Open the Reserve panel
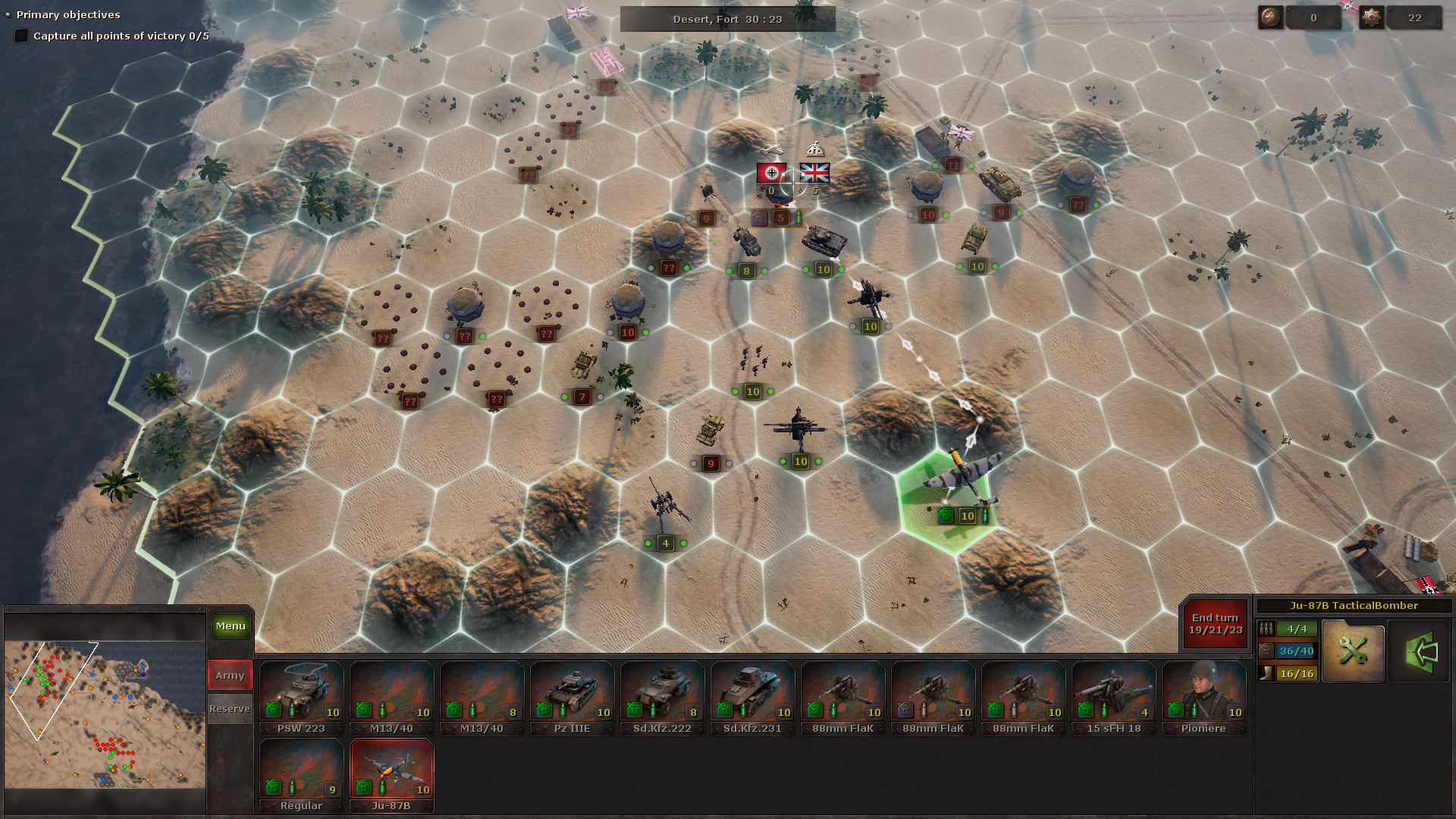Screen dimensions: 1456x819 click(229, 708)
